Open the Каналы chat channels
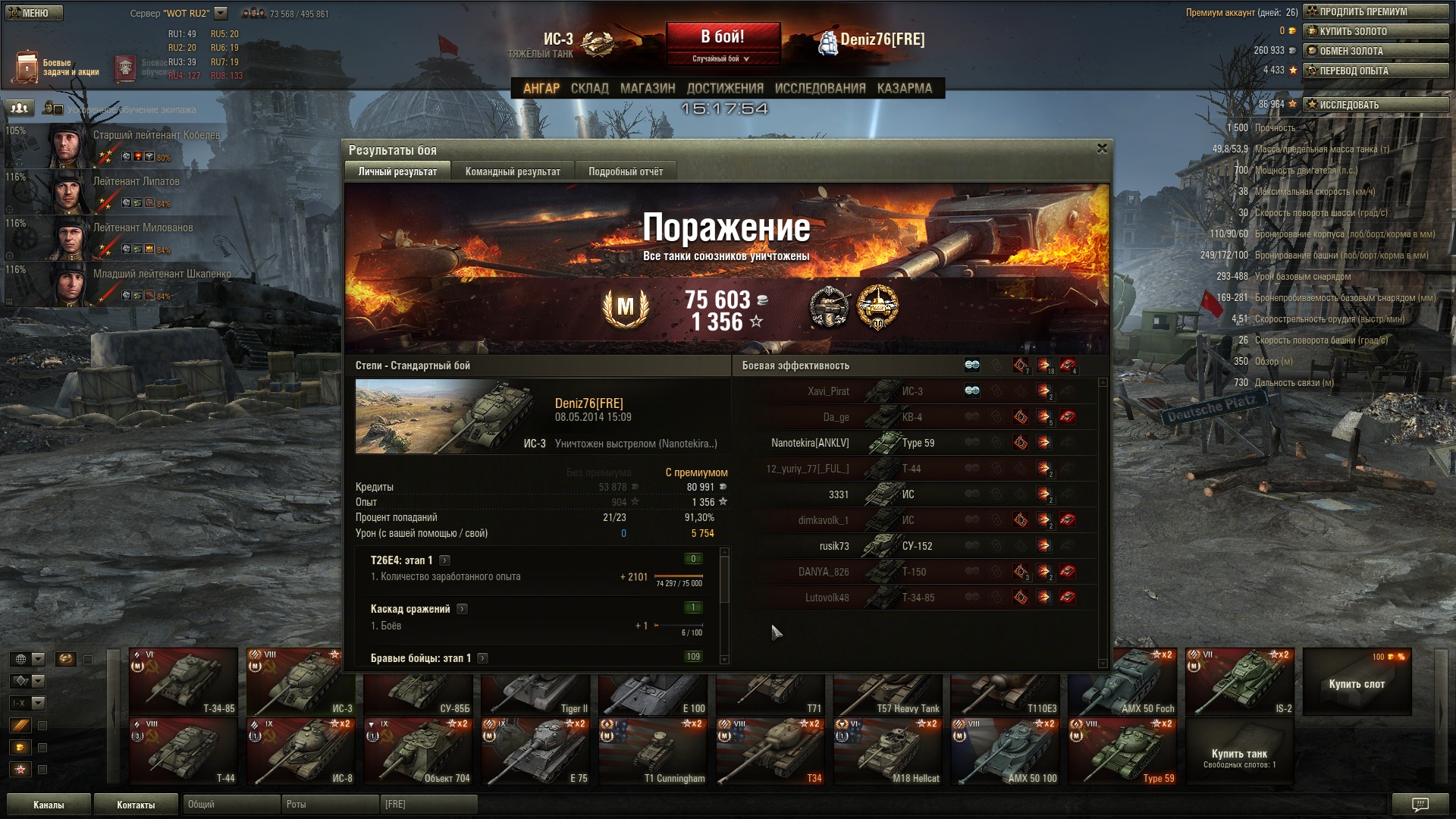 49,805
